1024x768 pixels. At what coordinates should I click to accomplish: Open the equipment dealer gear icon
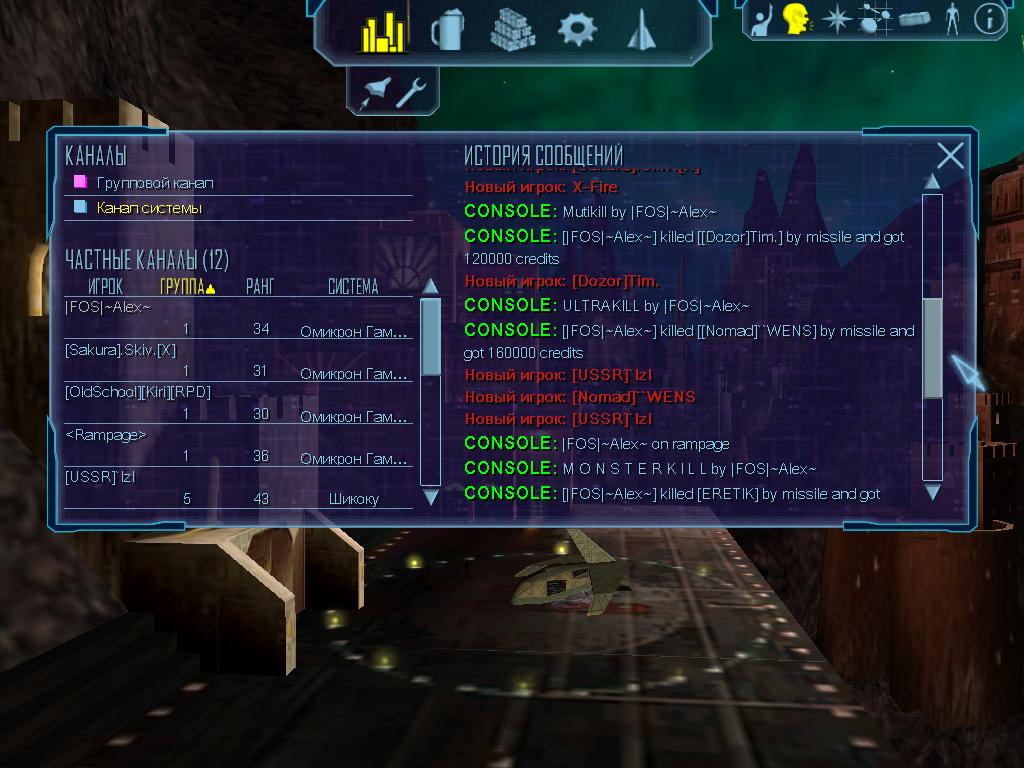577,29
